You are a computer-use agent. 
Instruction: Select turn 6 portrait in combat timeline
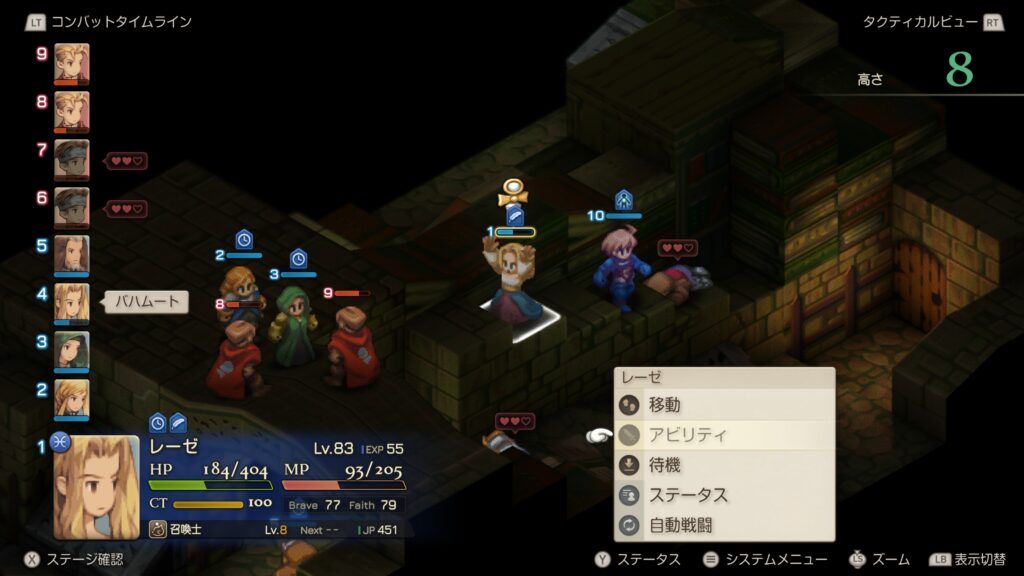point(71,207)
